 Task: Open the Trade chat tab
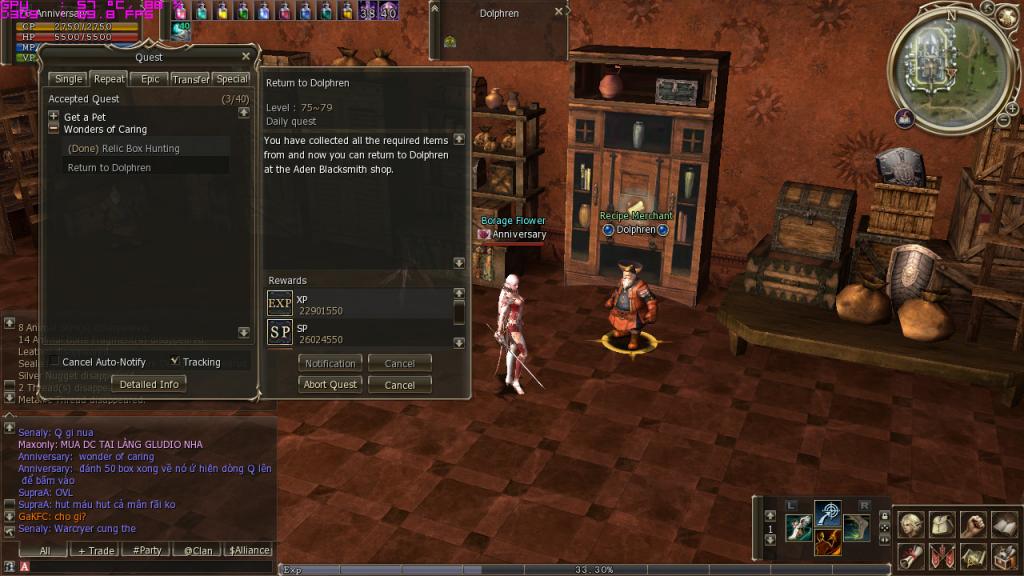[x=95, y=550]
